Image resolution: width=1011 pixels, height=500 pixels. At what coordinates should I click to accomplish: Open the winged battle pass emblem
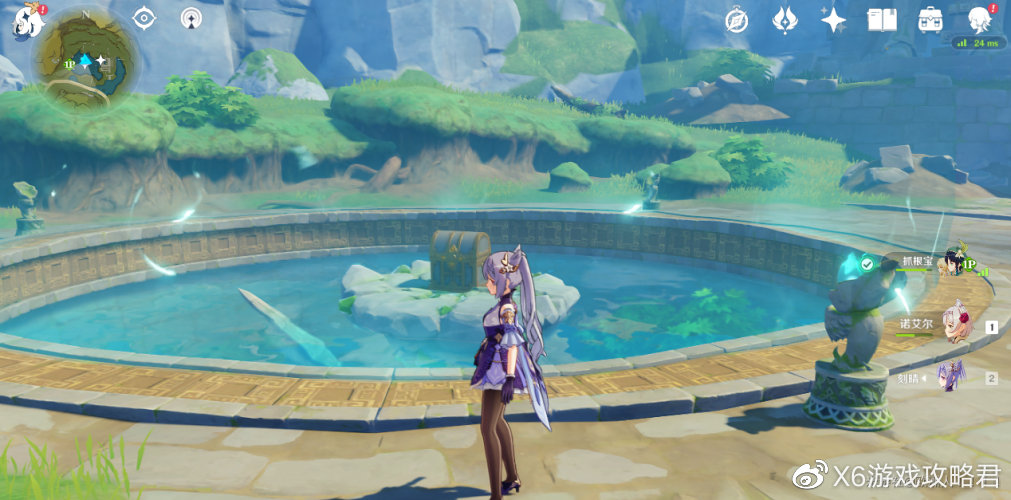tap(785, 19)
